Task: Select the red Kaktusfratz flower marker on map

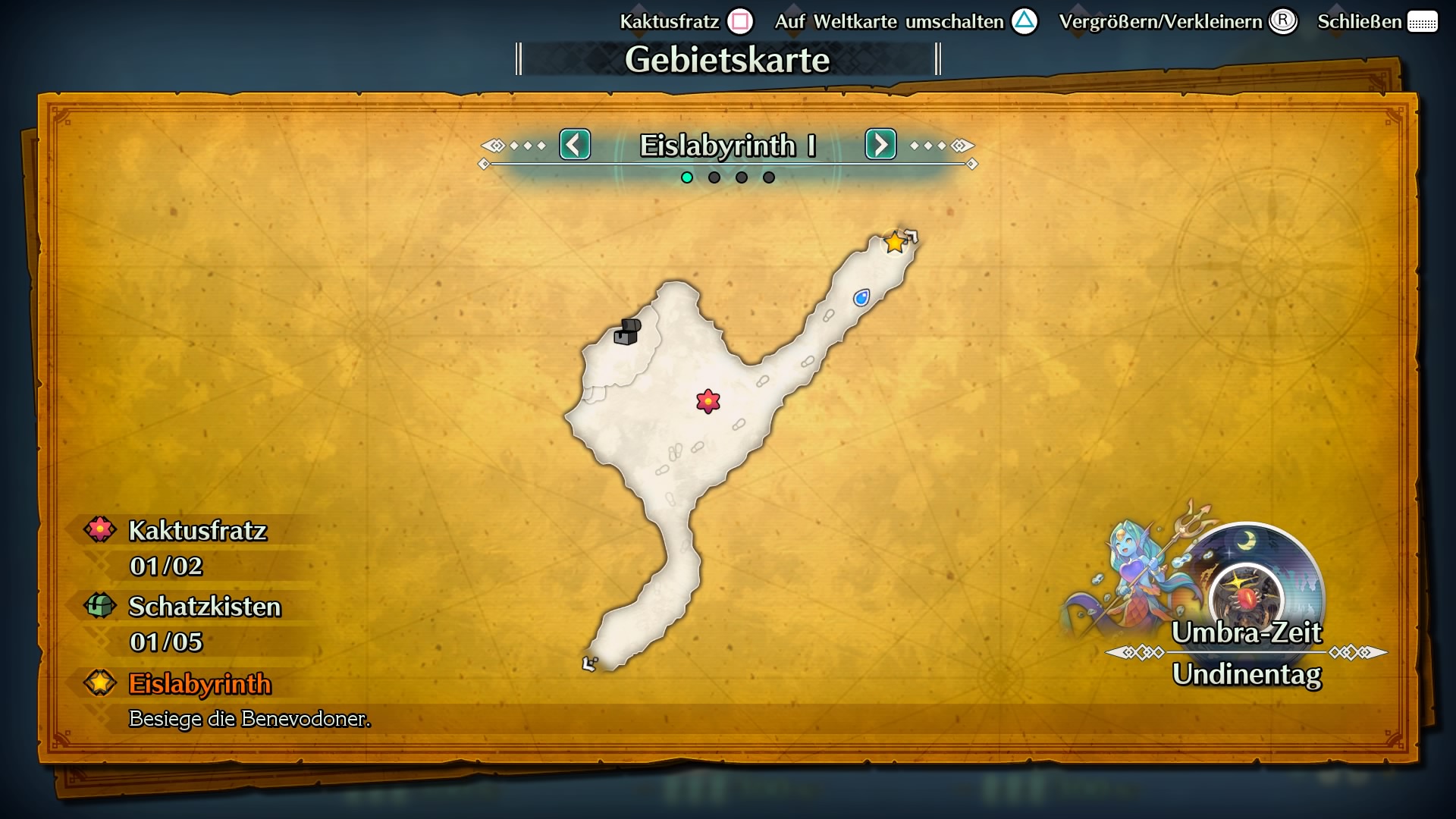Action: coord(708,400)
